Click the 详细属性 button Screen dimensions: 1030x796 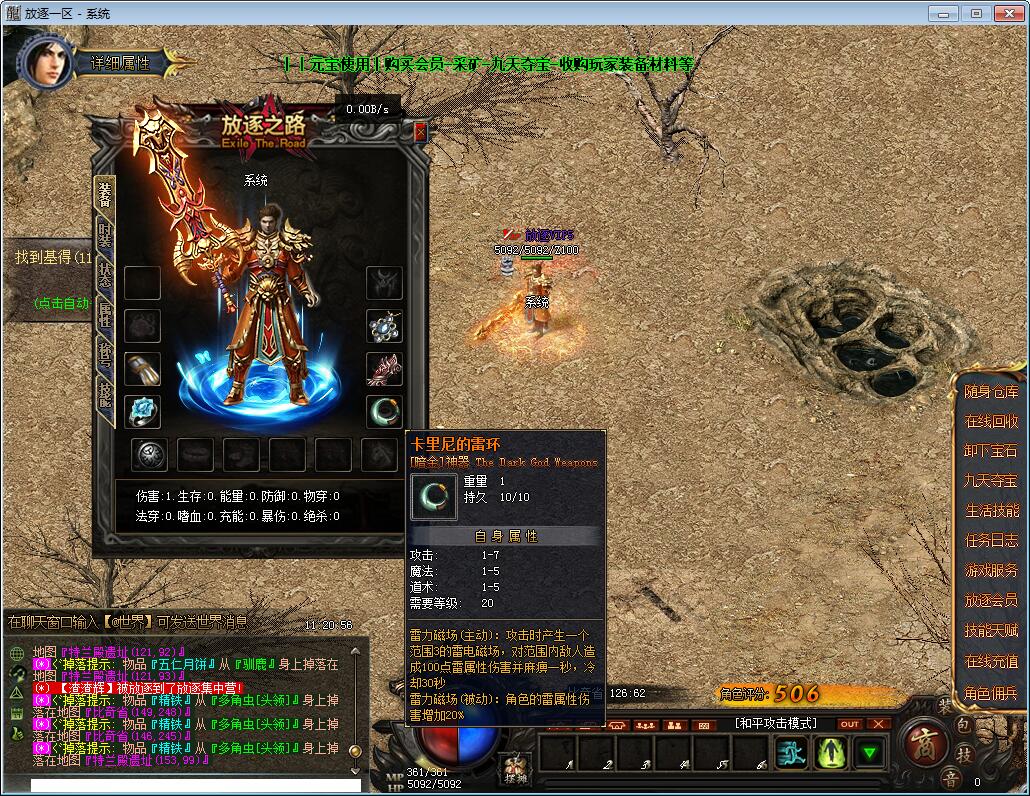pos(120,62)
